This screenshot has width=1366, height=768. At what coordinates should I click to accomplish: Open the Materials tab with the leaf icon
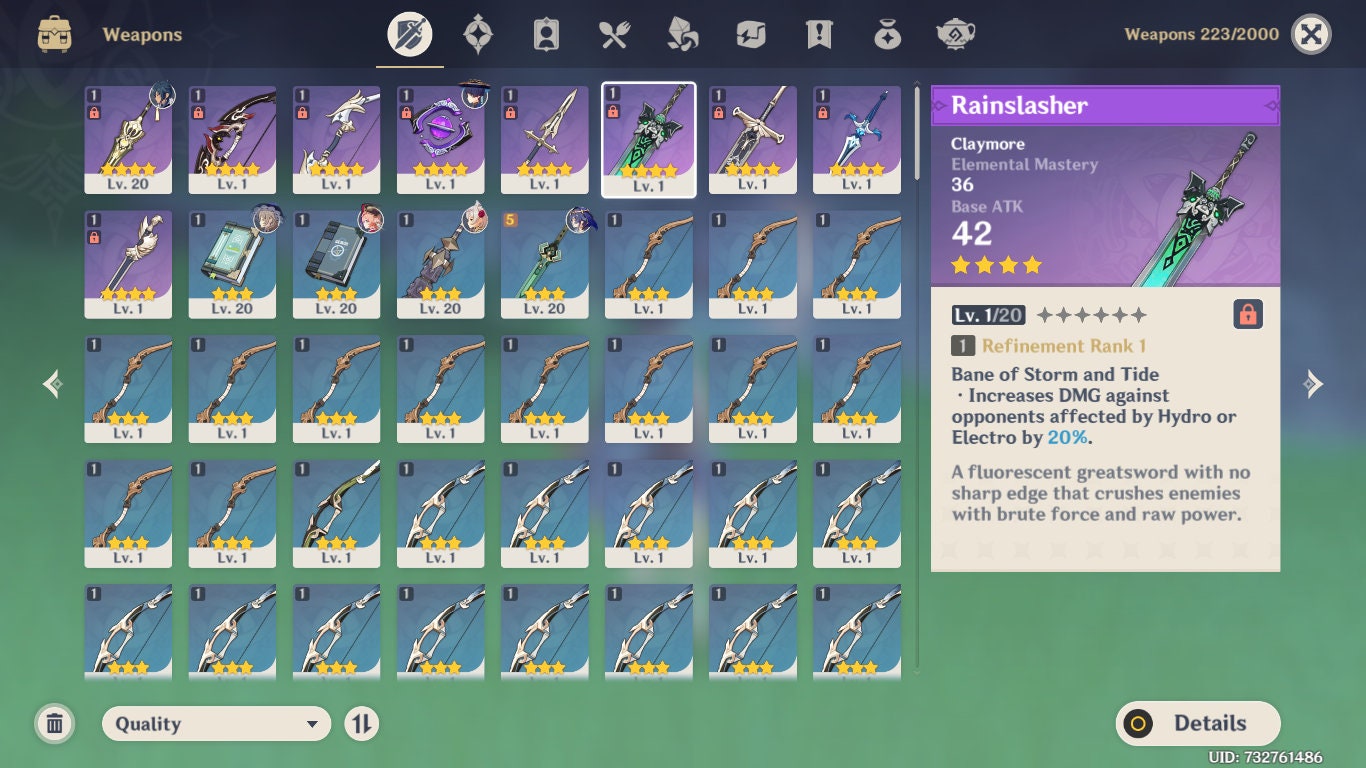click(x=681, y=33)
